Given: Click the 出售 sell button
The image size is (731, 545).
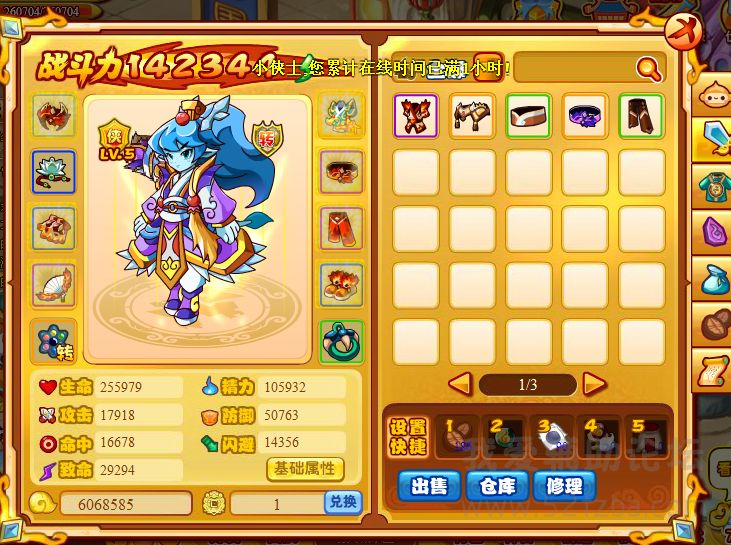Looking at the screenshot, I should click(x=429, y=486).
